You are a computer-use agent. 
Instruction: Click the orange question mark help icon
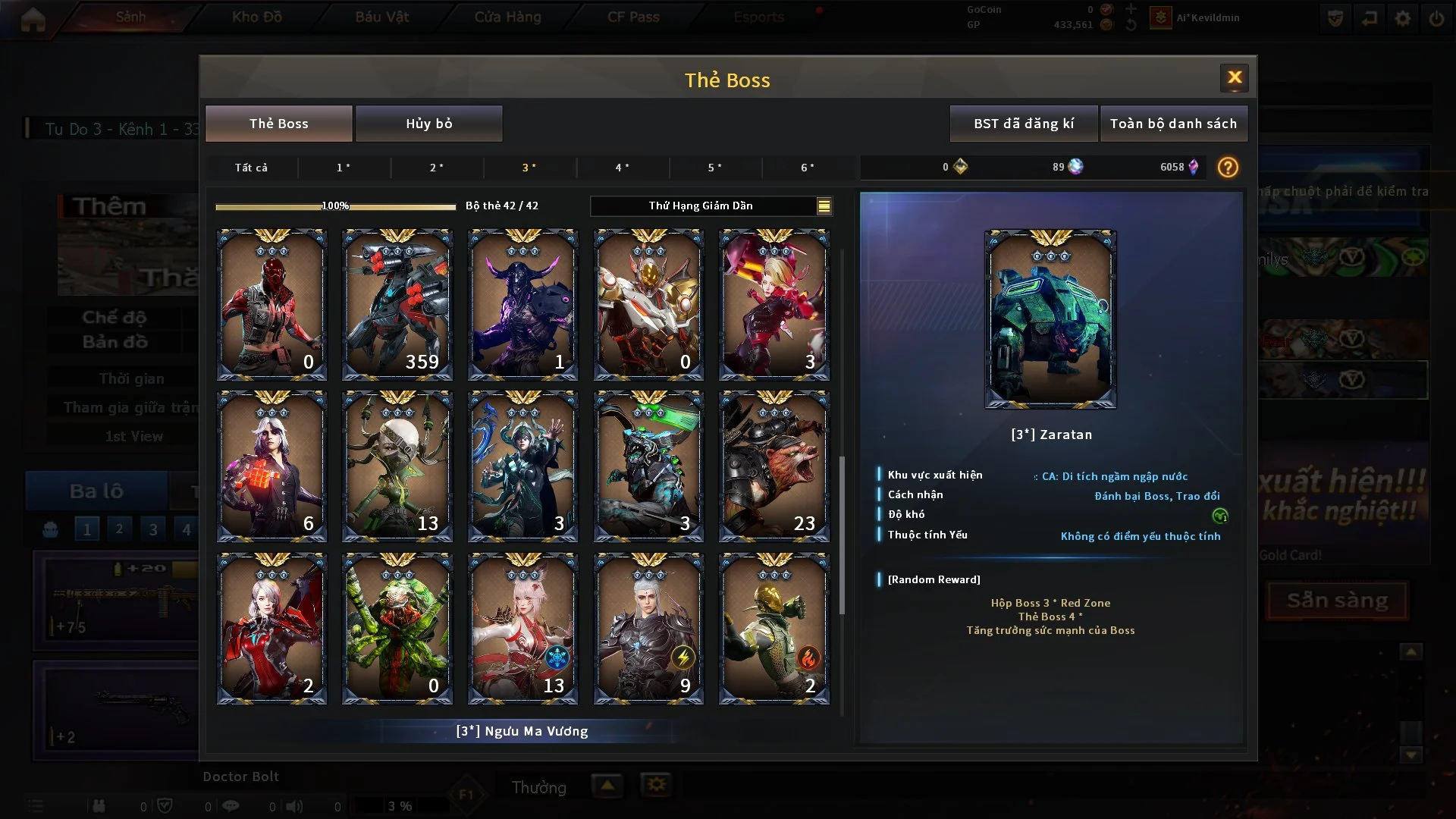tap(1228, 168)
